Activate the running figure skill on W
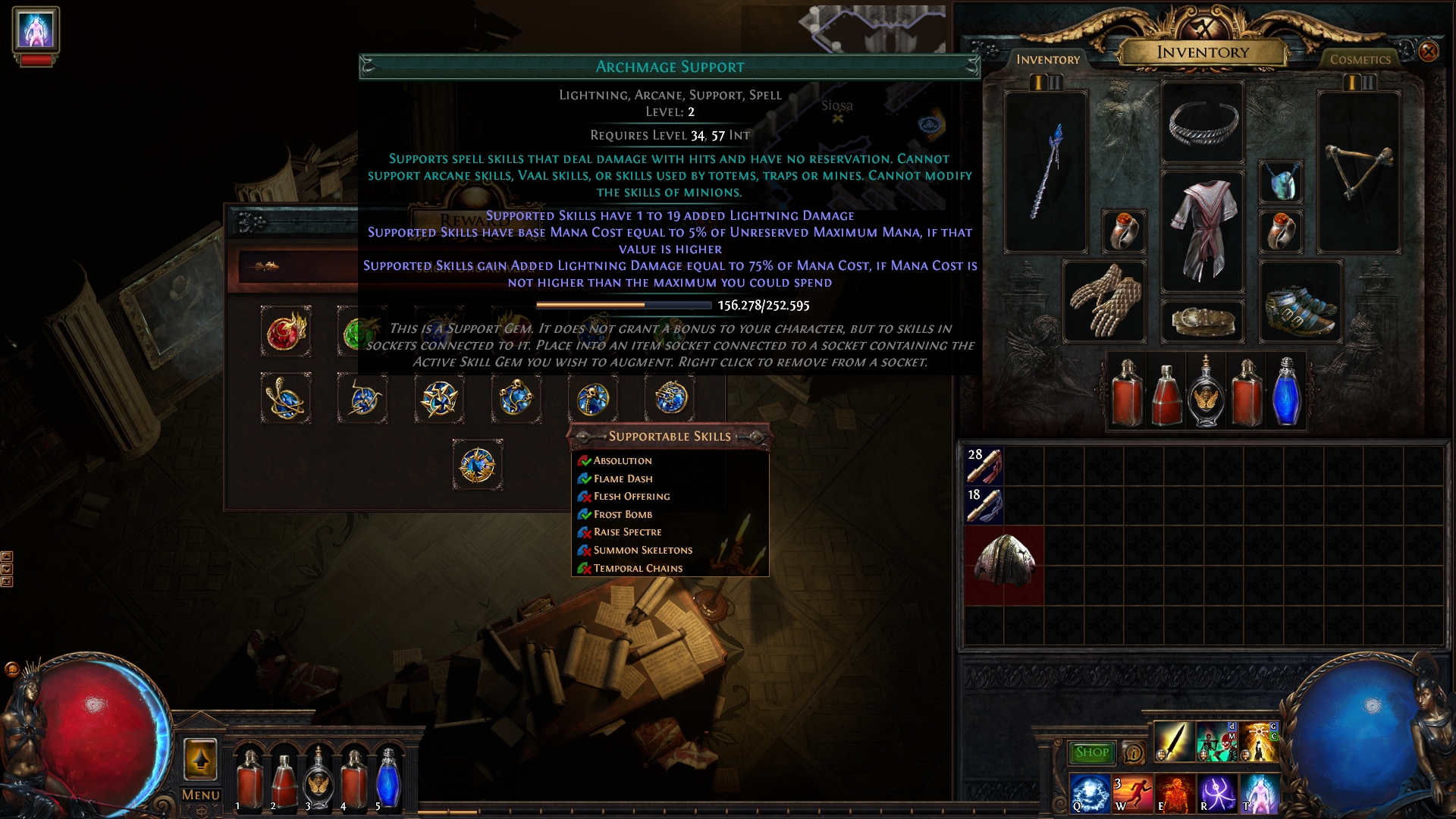Screen dimensions: 1456x819 pyautogui.click(x=1132, y=793)
